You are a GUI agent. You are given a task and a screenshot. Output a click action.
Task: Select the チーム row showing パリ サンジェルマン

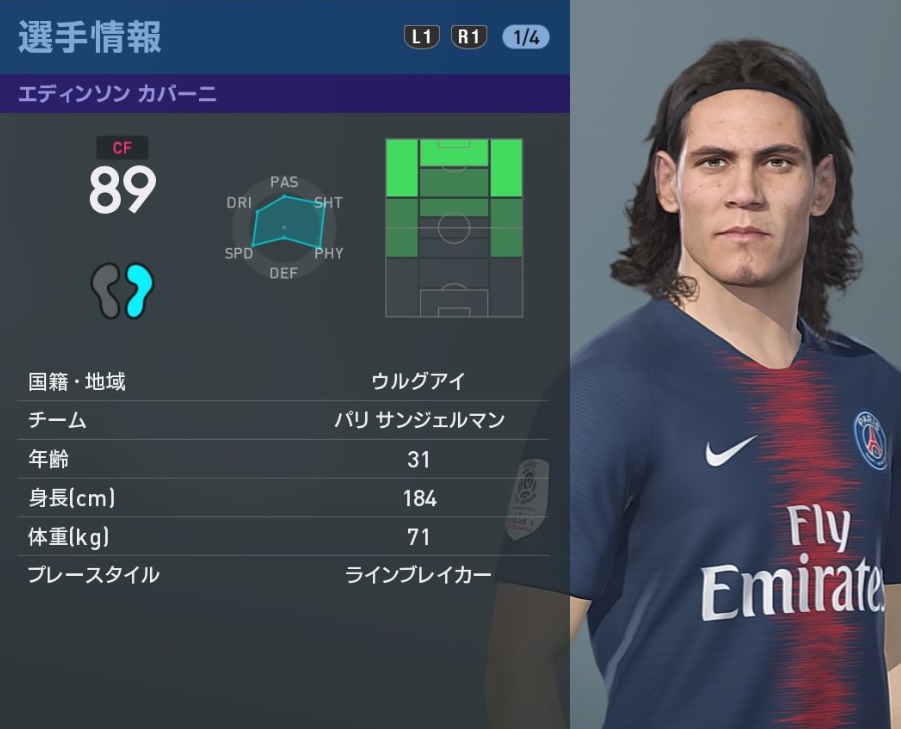[285, 420]
